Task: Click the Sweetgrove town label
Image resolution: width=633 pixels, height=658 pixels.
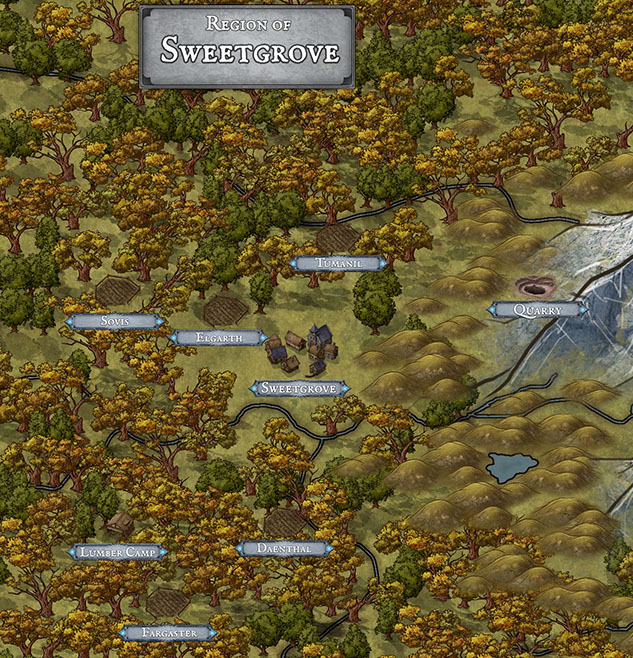Action: [x=299, y=388]
